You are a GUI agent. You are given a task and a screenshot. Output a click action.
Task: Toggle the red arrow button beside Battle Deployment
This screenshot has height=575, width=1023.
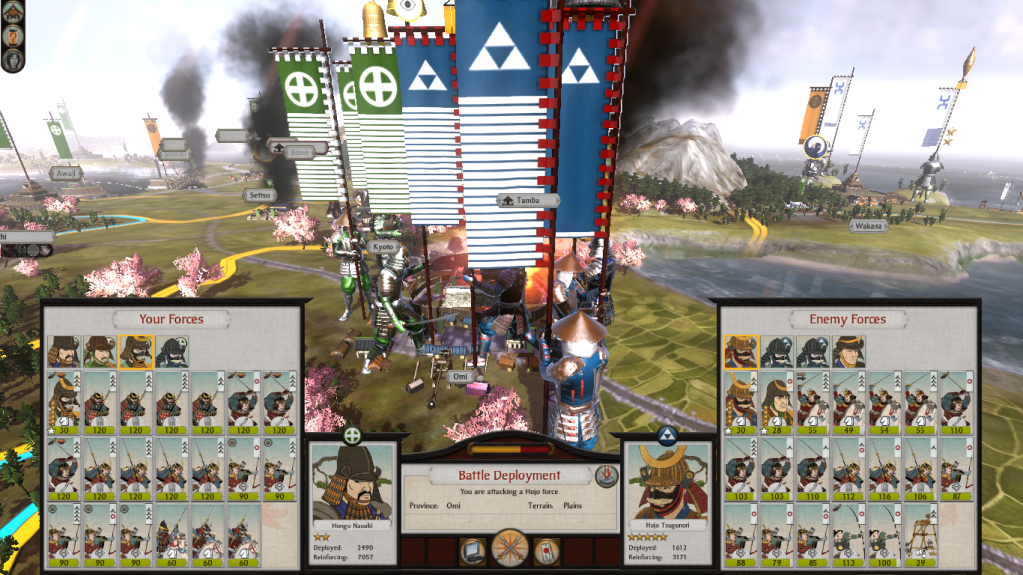click(605, 475)
